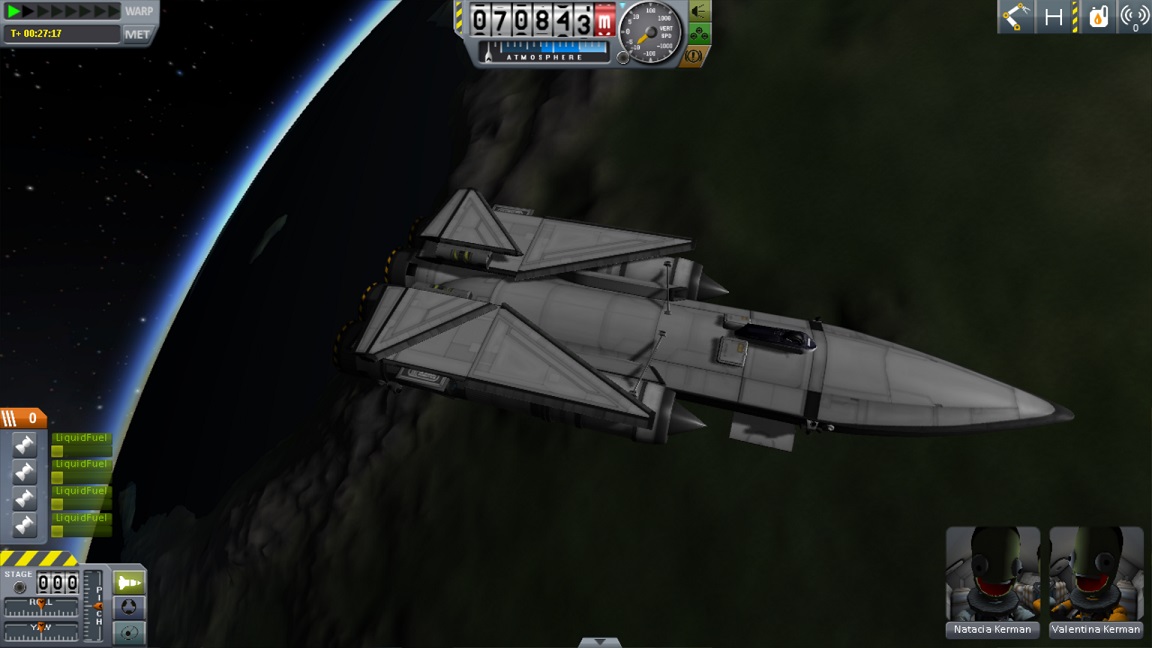
Task: Switch to docking mode button
Action: 129,607
